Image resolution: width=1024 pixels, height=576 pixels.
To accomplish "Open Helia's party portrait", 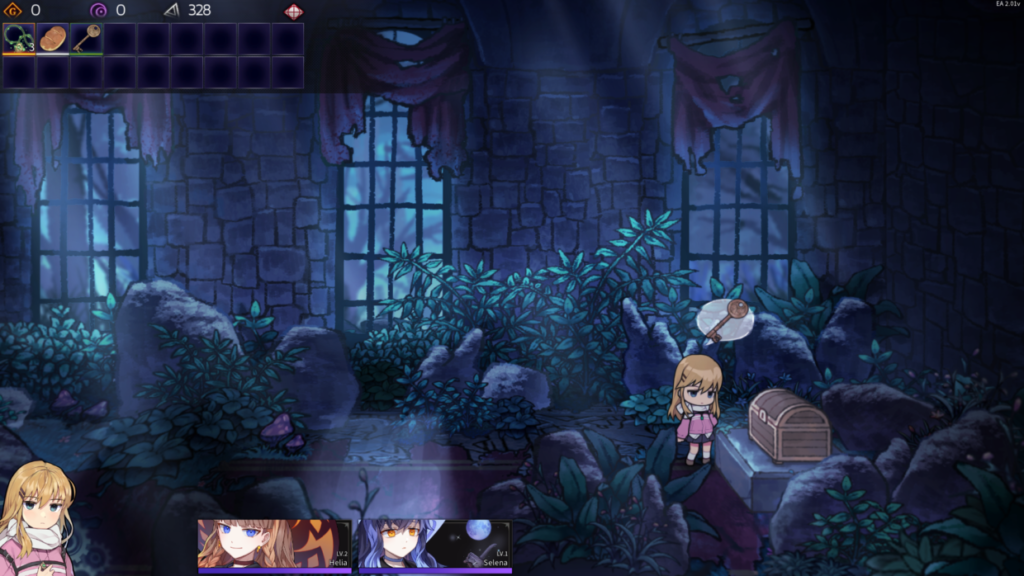I will [x=274, y=544].
